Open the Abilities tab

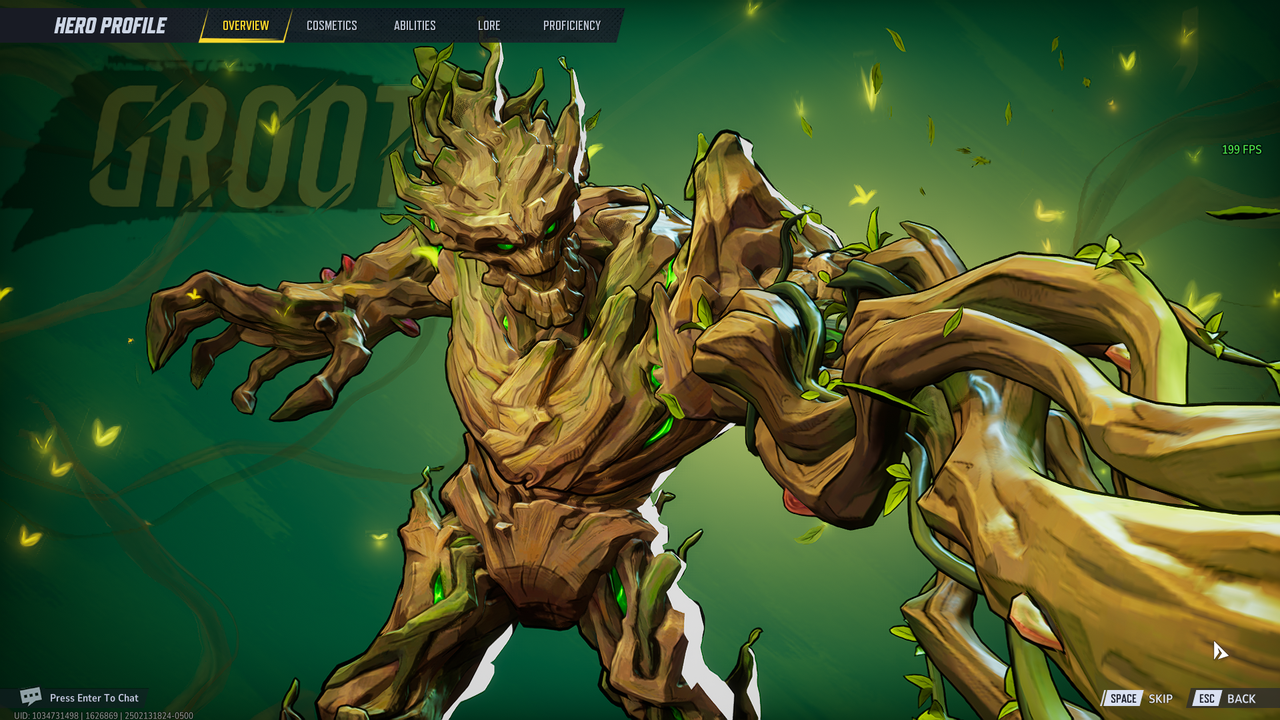point(413,25)
